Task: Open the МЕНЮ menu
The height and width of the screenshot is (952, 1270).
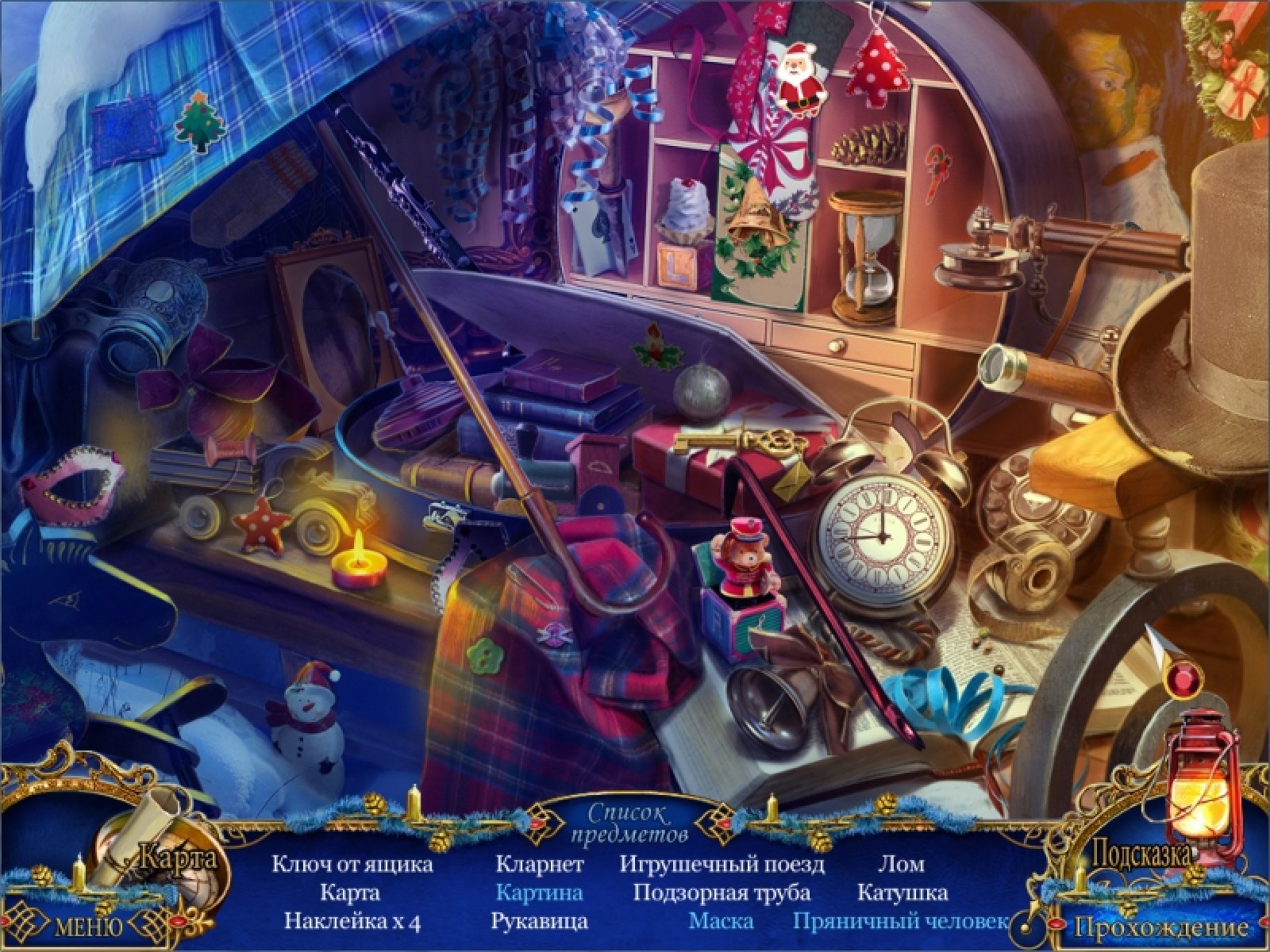Action: point(88,927)
